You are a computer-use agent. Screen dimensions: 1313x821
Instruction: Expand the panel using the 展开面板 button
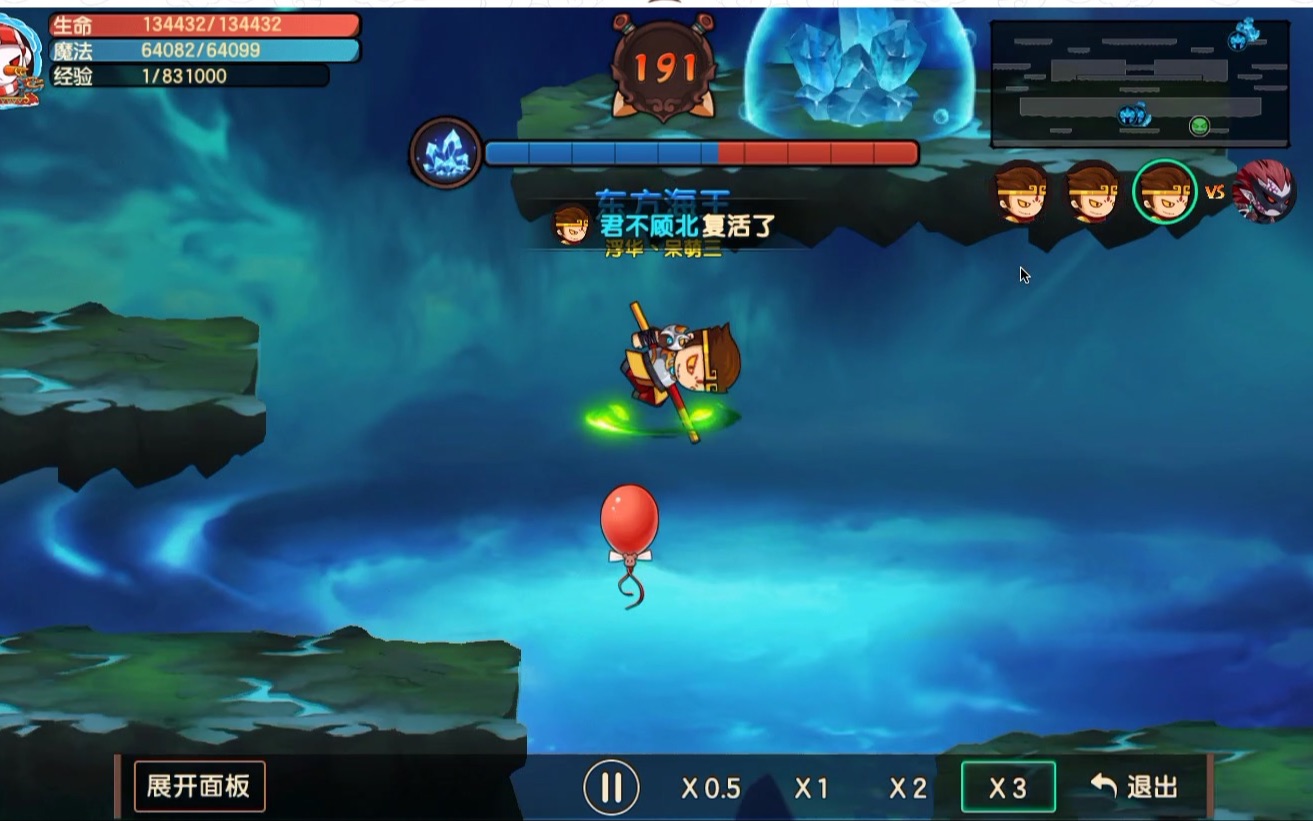(x=199, y=788)
